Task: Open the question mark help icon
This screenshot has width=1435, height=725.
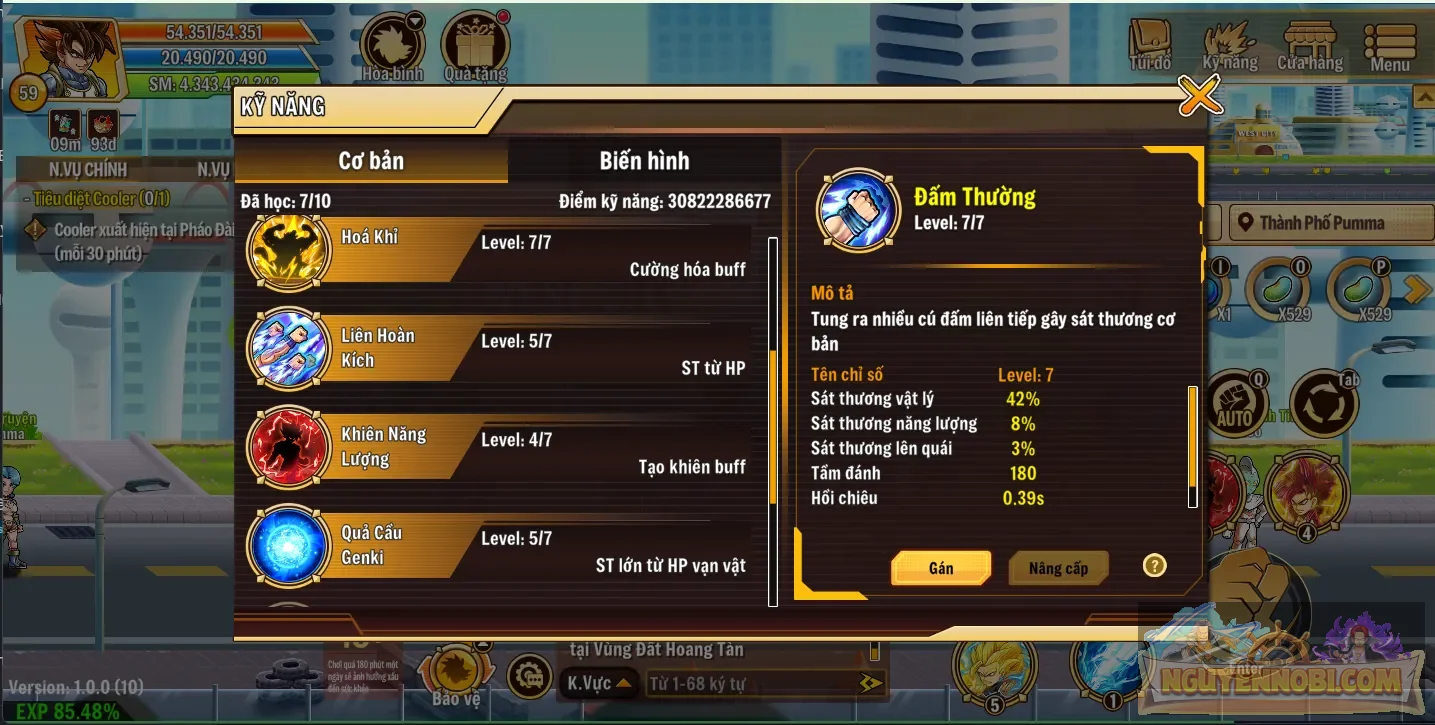Action: (1154, 566)
